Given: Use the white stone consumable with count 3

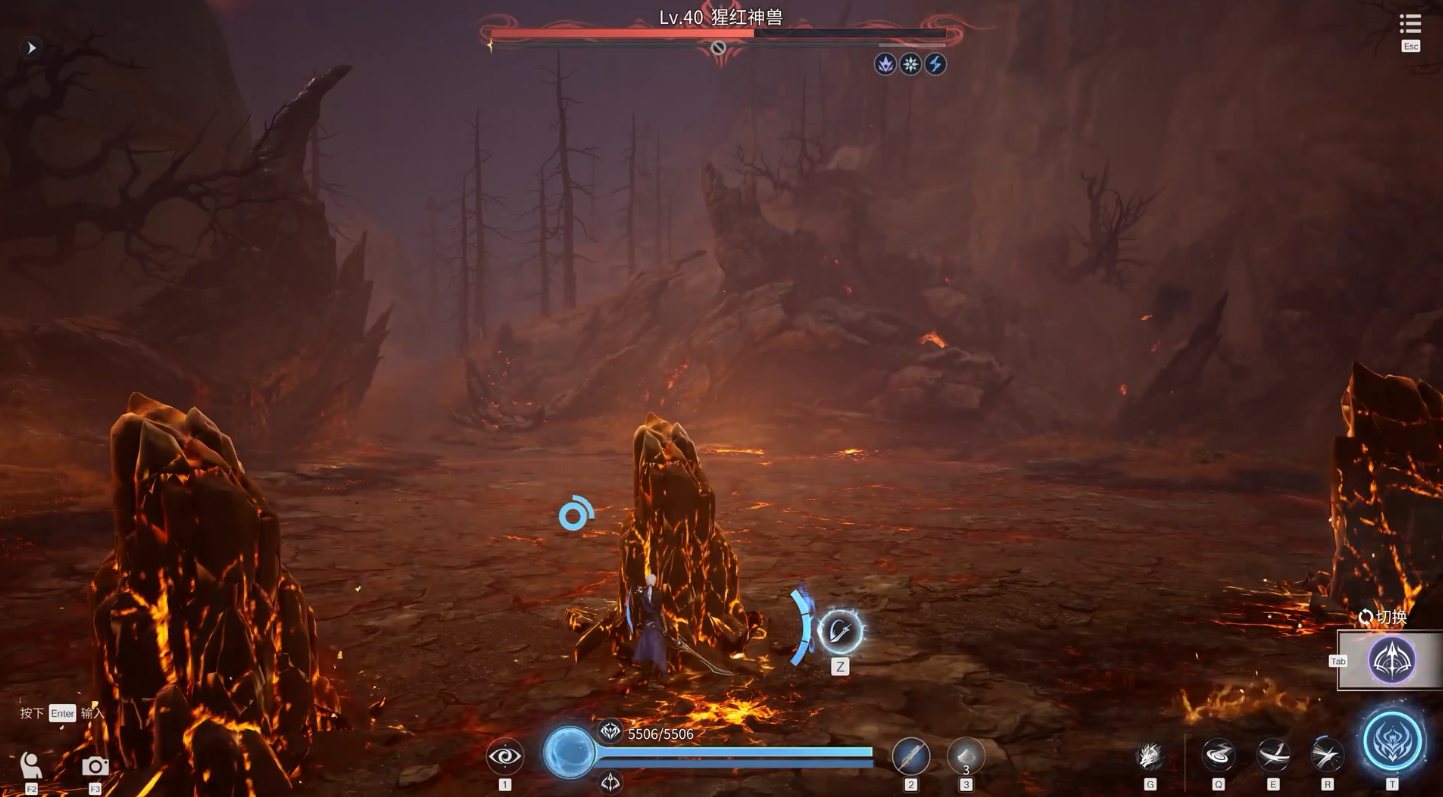Looking at the screenshot, I should point(965,756).
